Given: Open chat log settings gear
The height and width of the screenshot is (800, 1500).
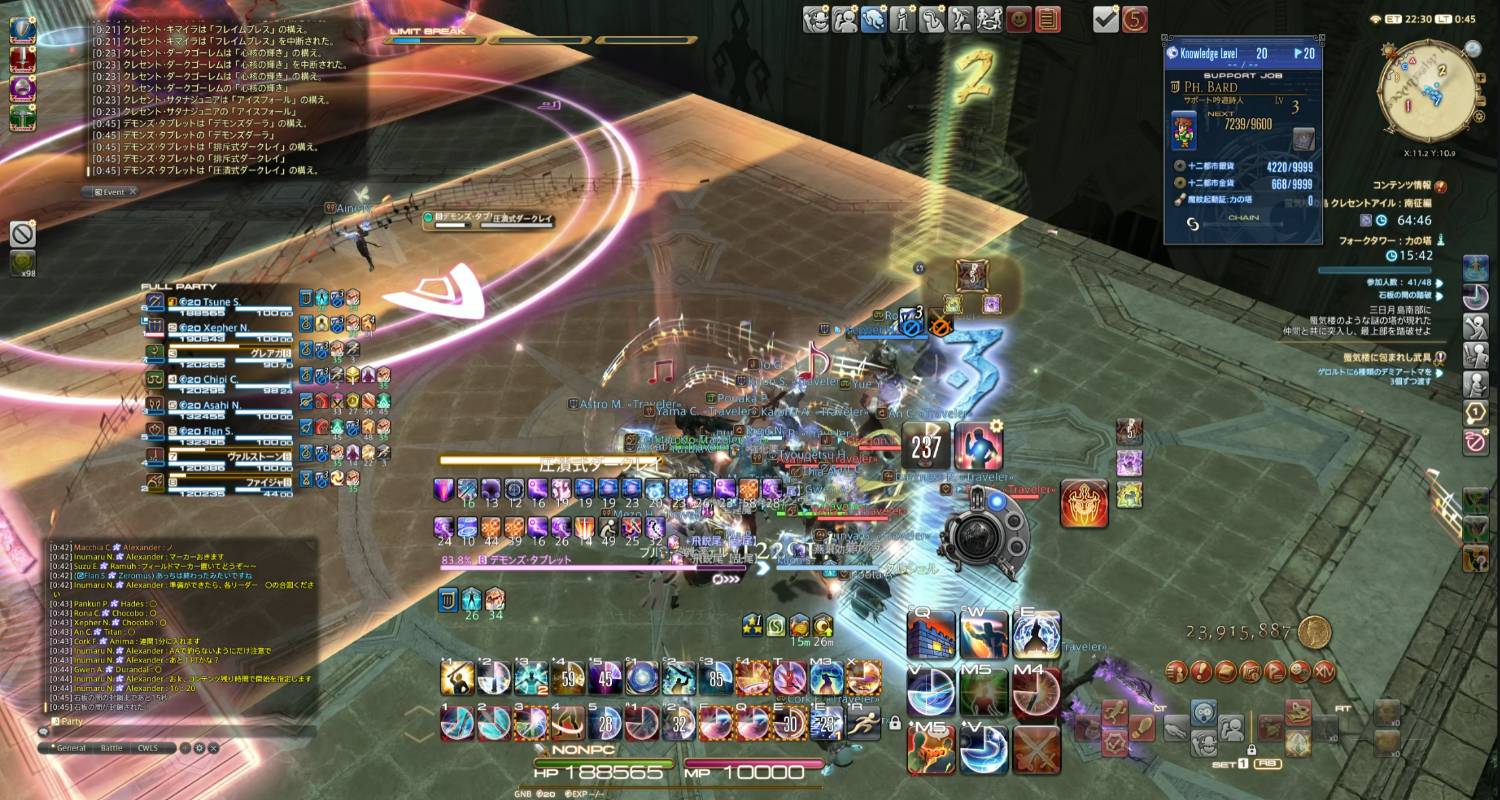Looking at the screenshot, I should click(x=199, y=747).
